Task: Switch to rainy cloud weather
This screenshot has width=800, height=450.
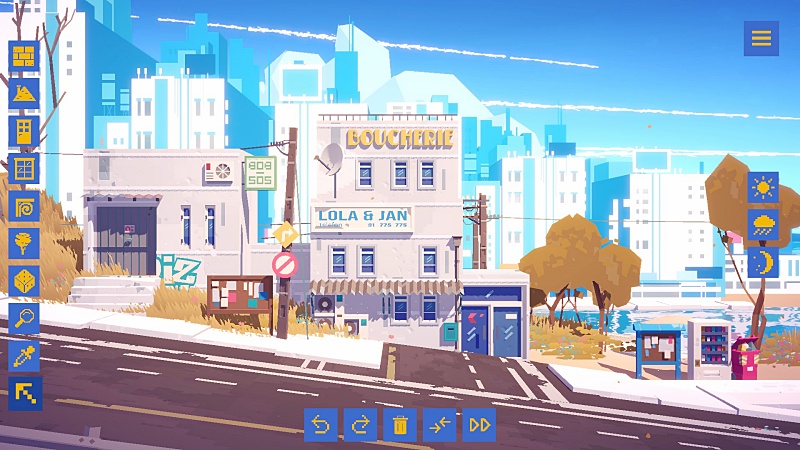Action: pyautogui.click(x=763, y=224)
